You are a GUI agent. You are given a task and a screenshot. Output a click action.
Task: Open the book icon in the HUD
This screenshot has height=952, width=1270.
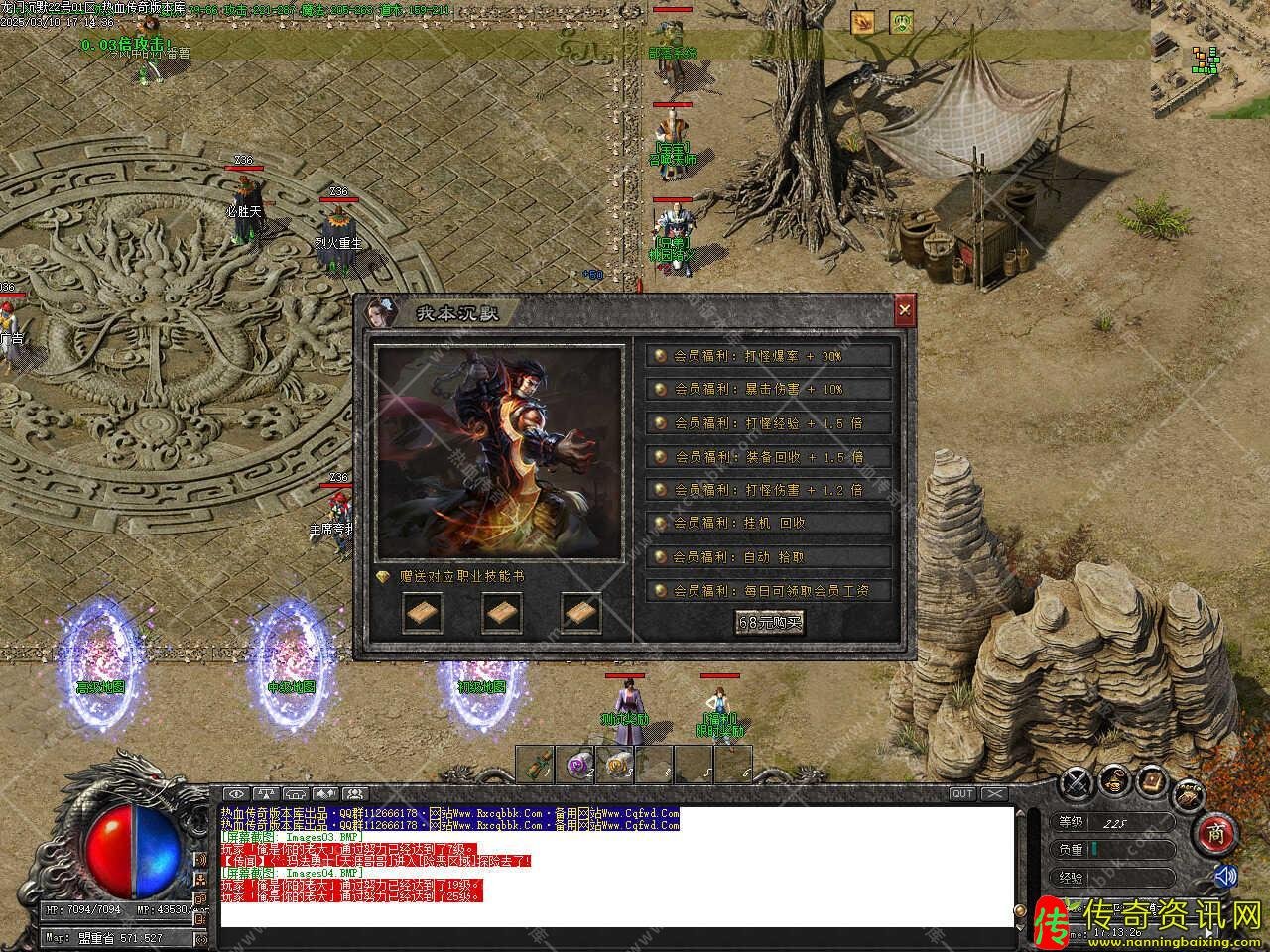tap(1152, 779)
